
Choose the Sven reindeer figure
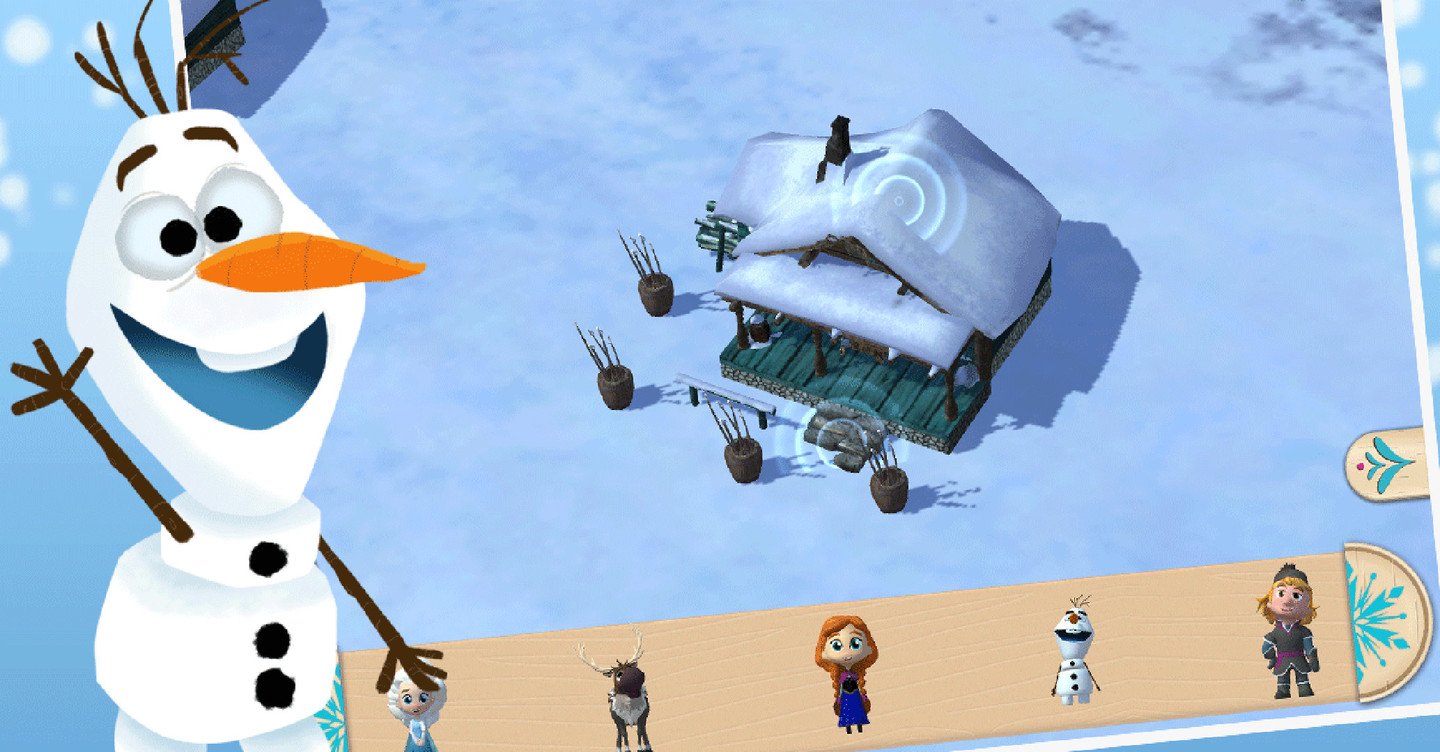[x=624, y=689]
